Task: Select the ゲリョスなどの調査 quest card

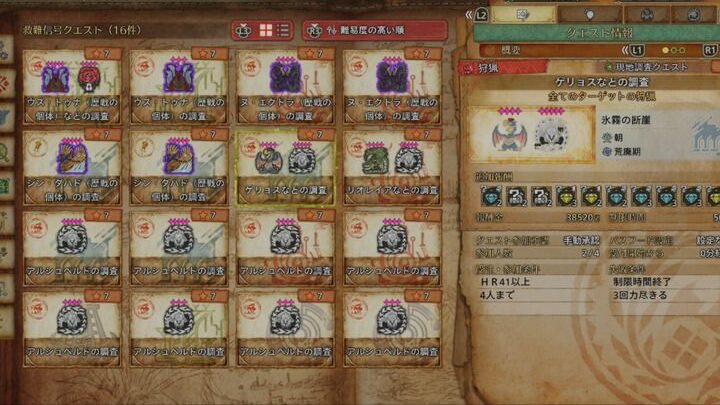Action: [x=285, y=167]
